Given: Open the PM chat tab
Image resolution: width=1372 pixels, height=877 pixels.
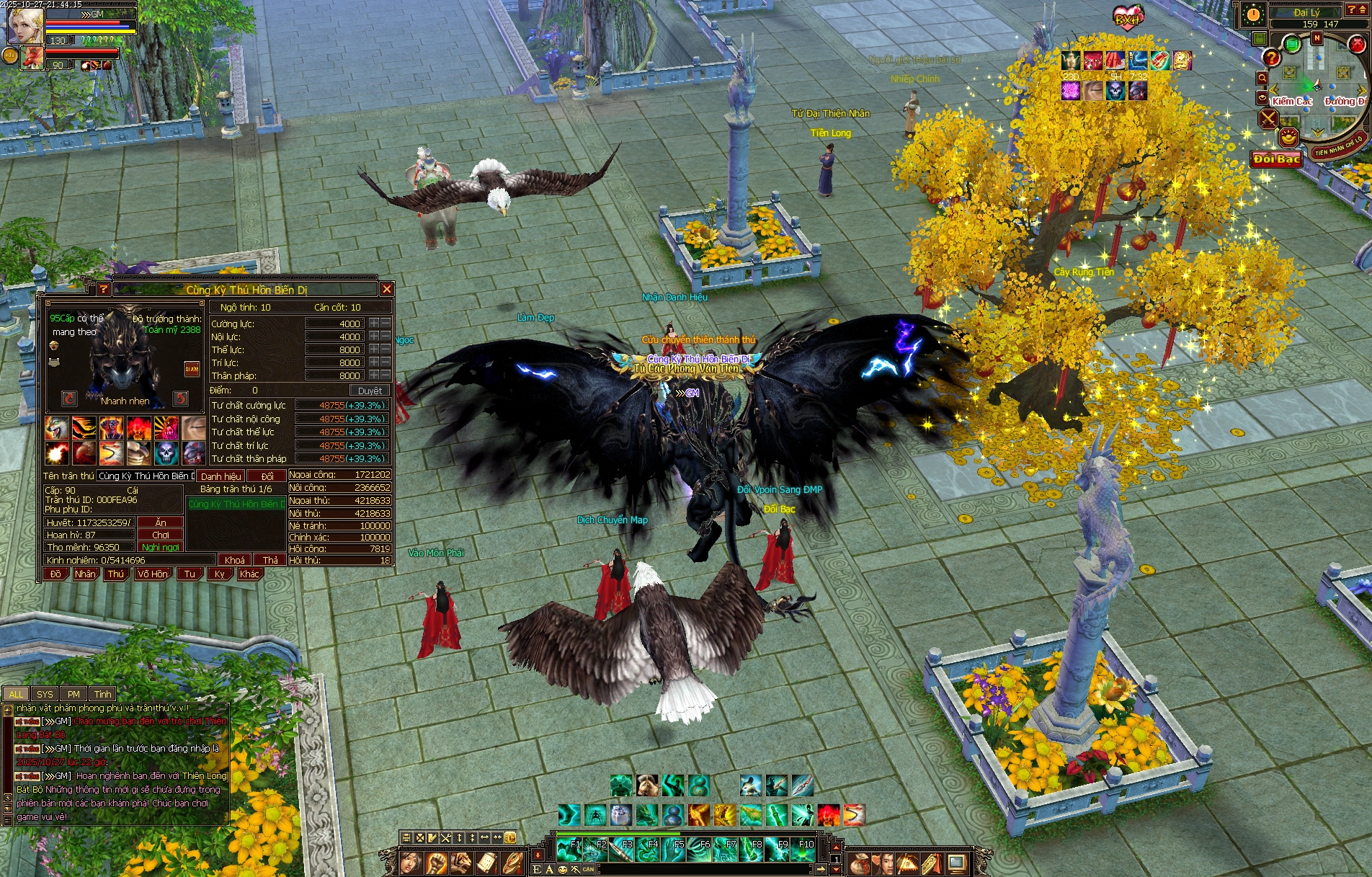Looking at the screenshot, I should pos(73,694).
